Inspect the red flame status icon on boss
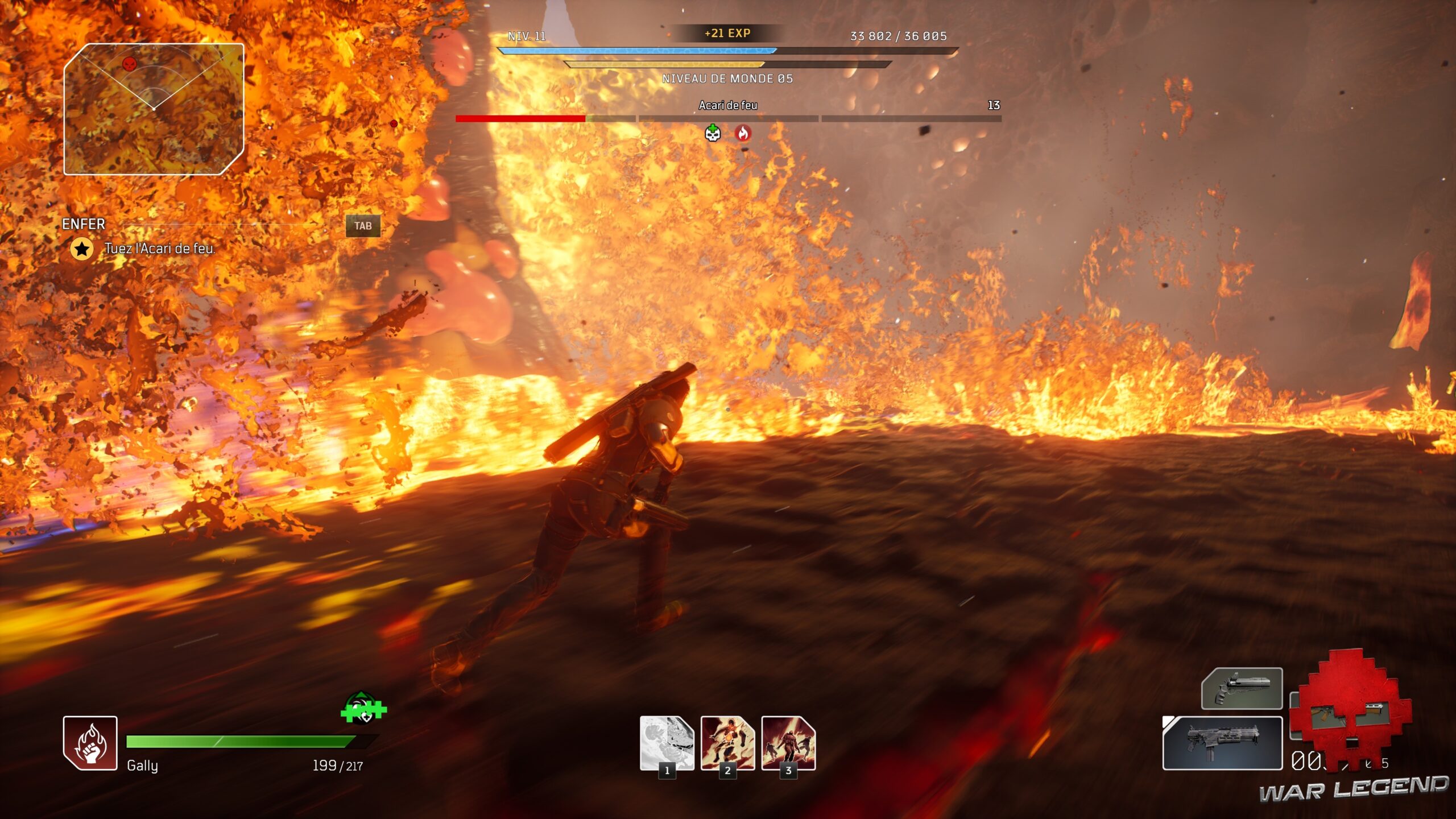The width and height of the screenshot is (1456, 819). [743, 133]
